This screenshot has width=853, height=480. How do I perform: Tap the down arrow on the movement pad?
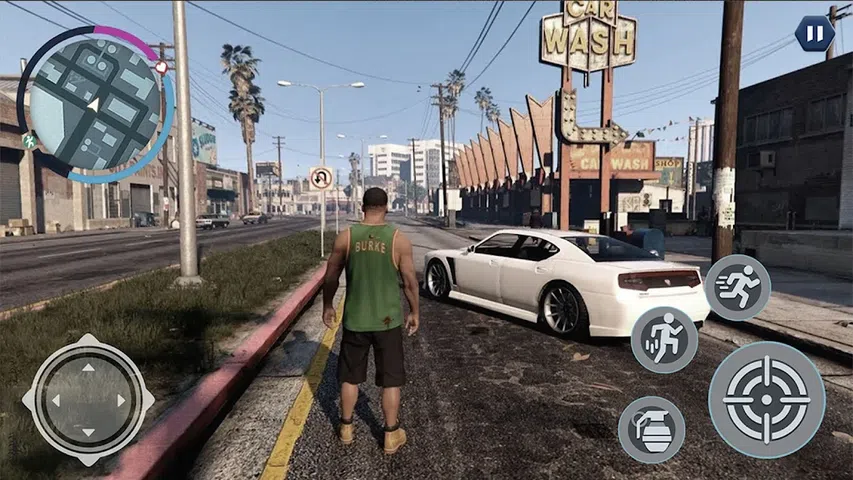coord(88,432)
